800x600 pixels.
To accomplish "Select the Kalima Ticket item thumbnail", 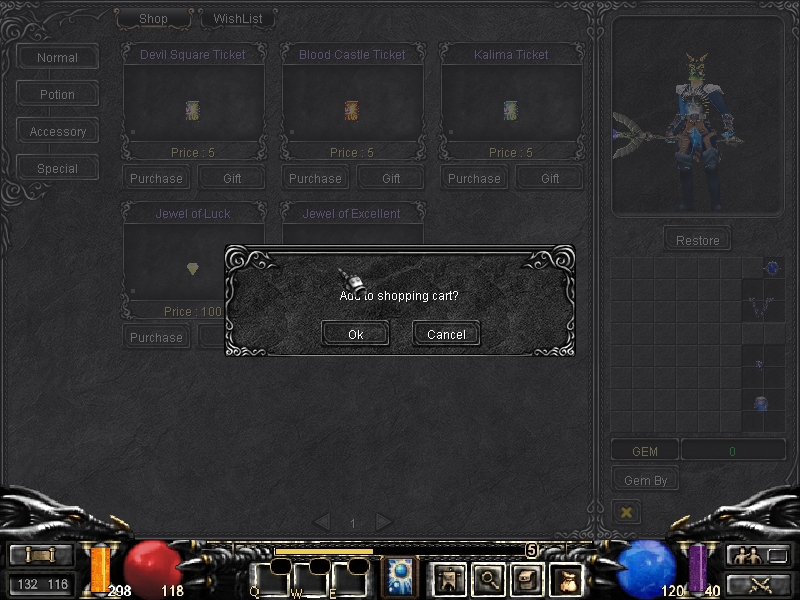I will click(510, 110).
